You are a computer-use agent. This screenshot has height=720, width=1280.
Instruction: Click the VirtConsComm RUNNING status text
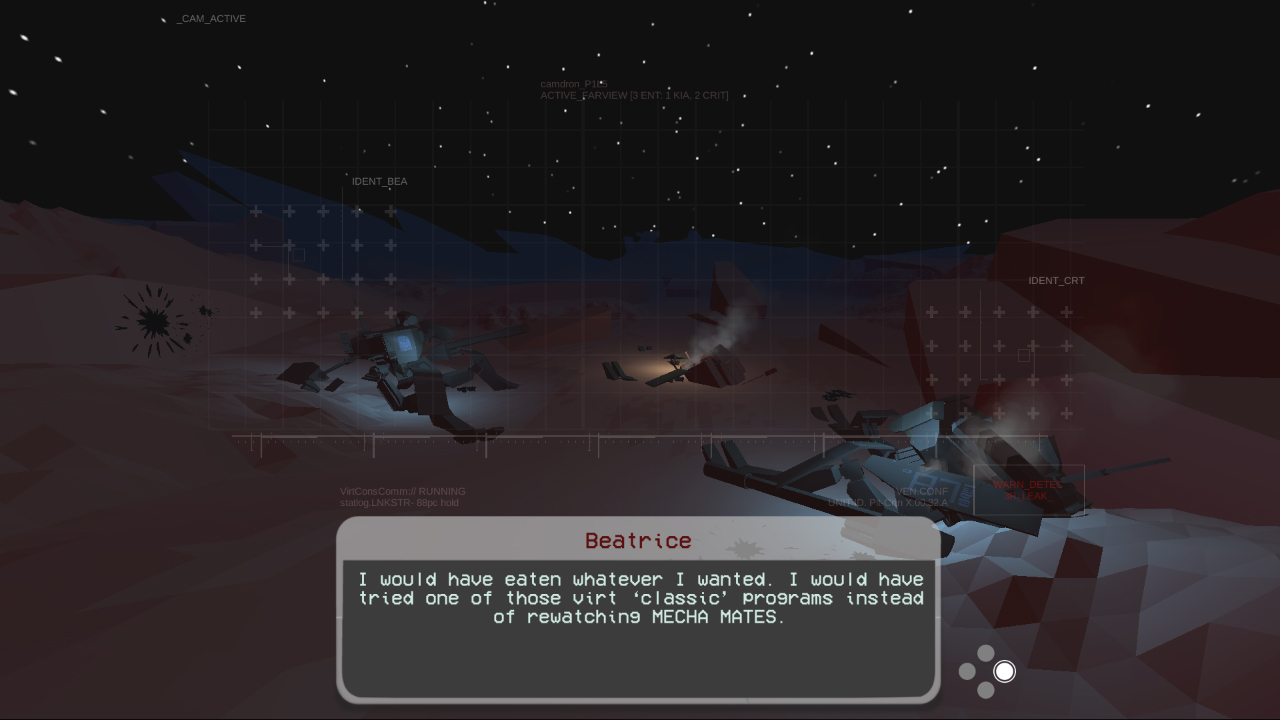pos(402,491)
